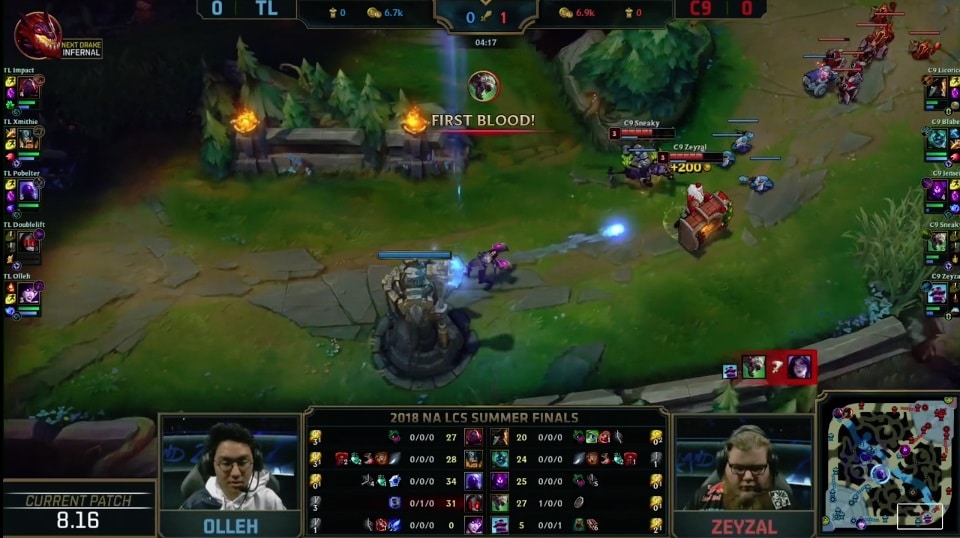Select C9 Sneaky's champion portrait in the sidebar
960x538 pixels.
coord(937,242)
